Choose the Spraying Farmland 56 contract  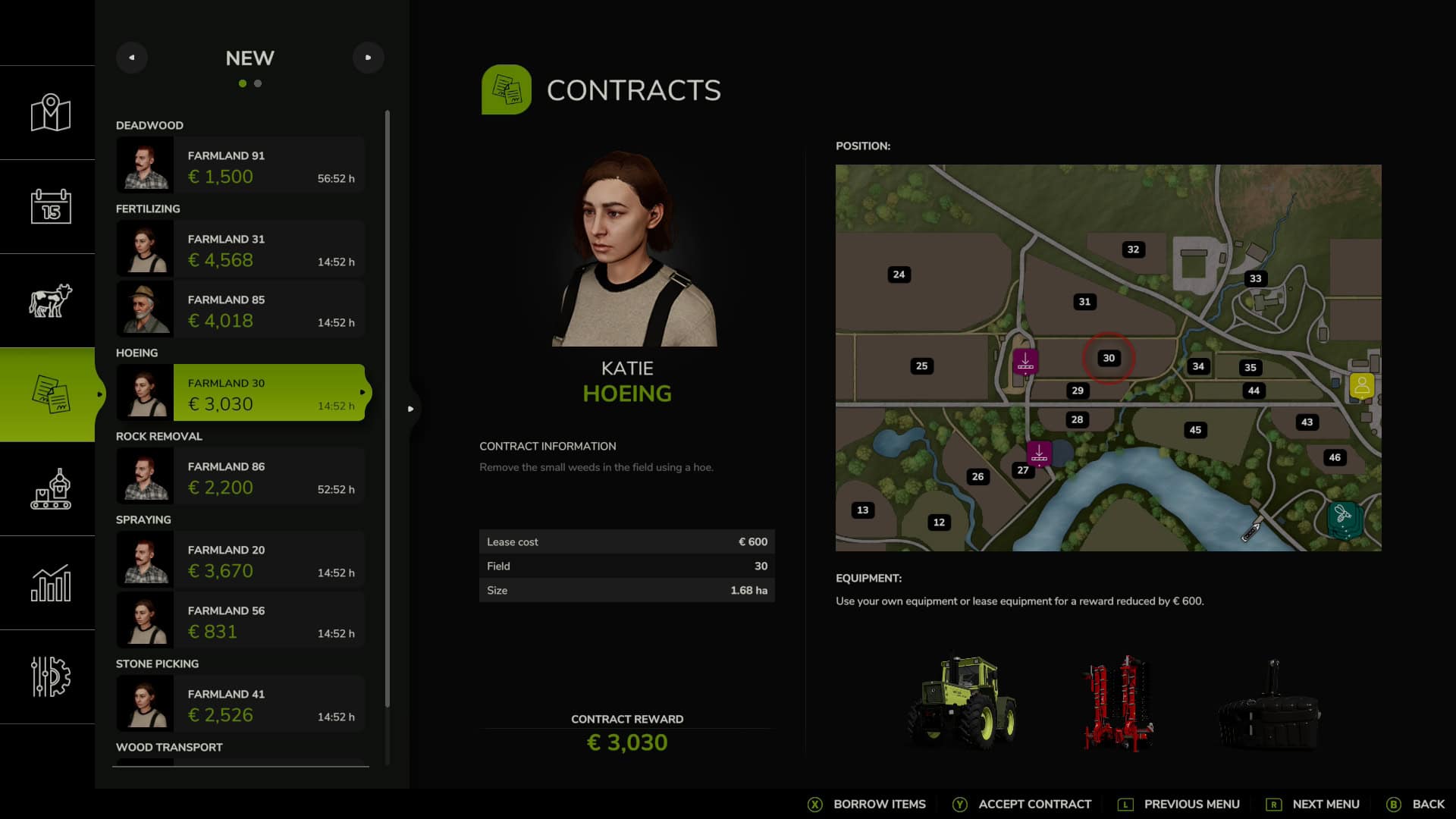[x=241, y=621]
